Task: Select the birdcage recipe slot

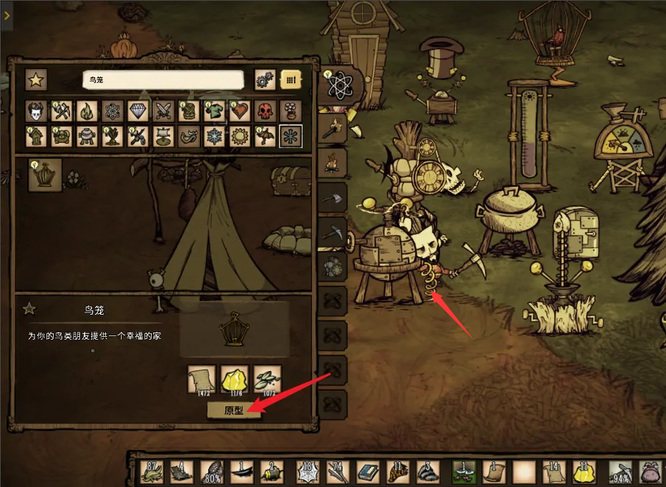Action: pos(45,175)
